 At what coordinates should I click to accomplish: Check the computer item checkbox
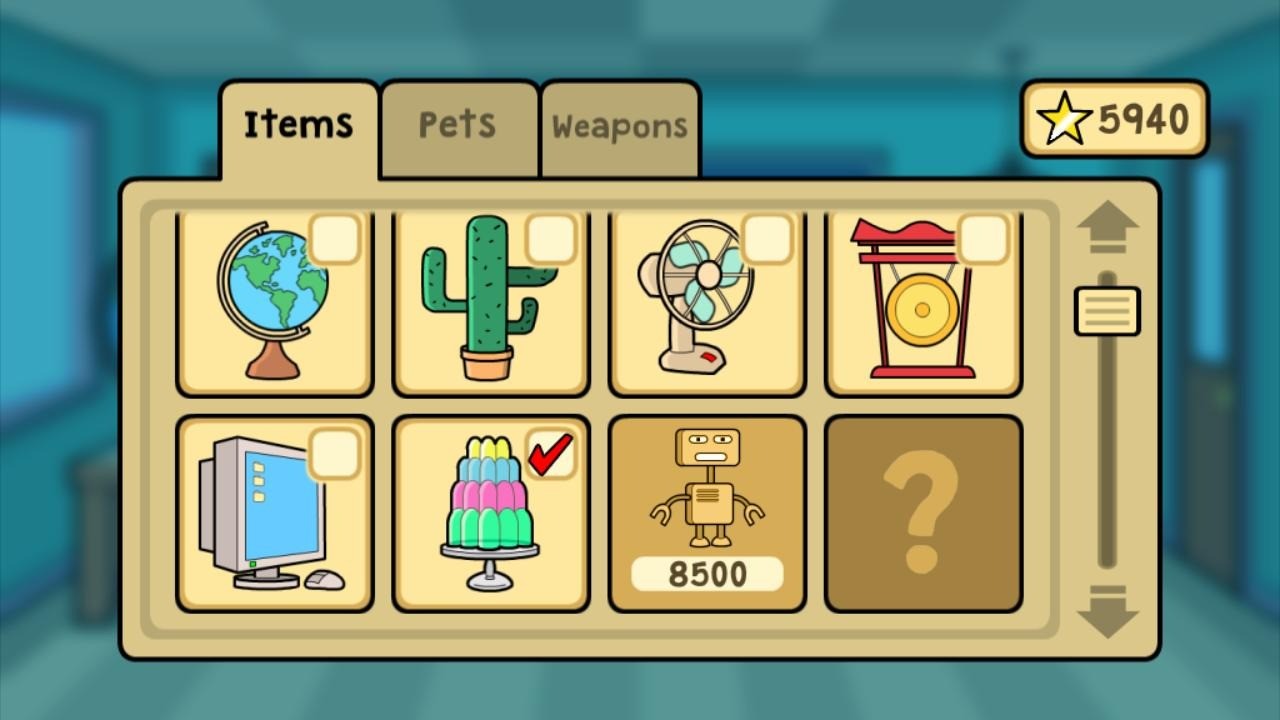337,453
